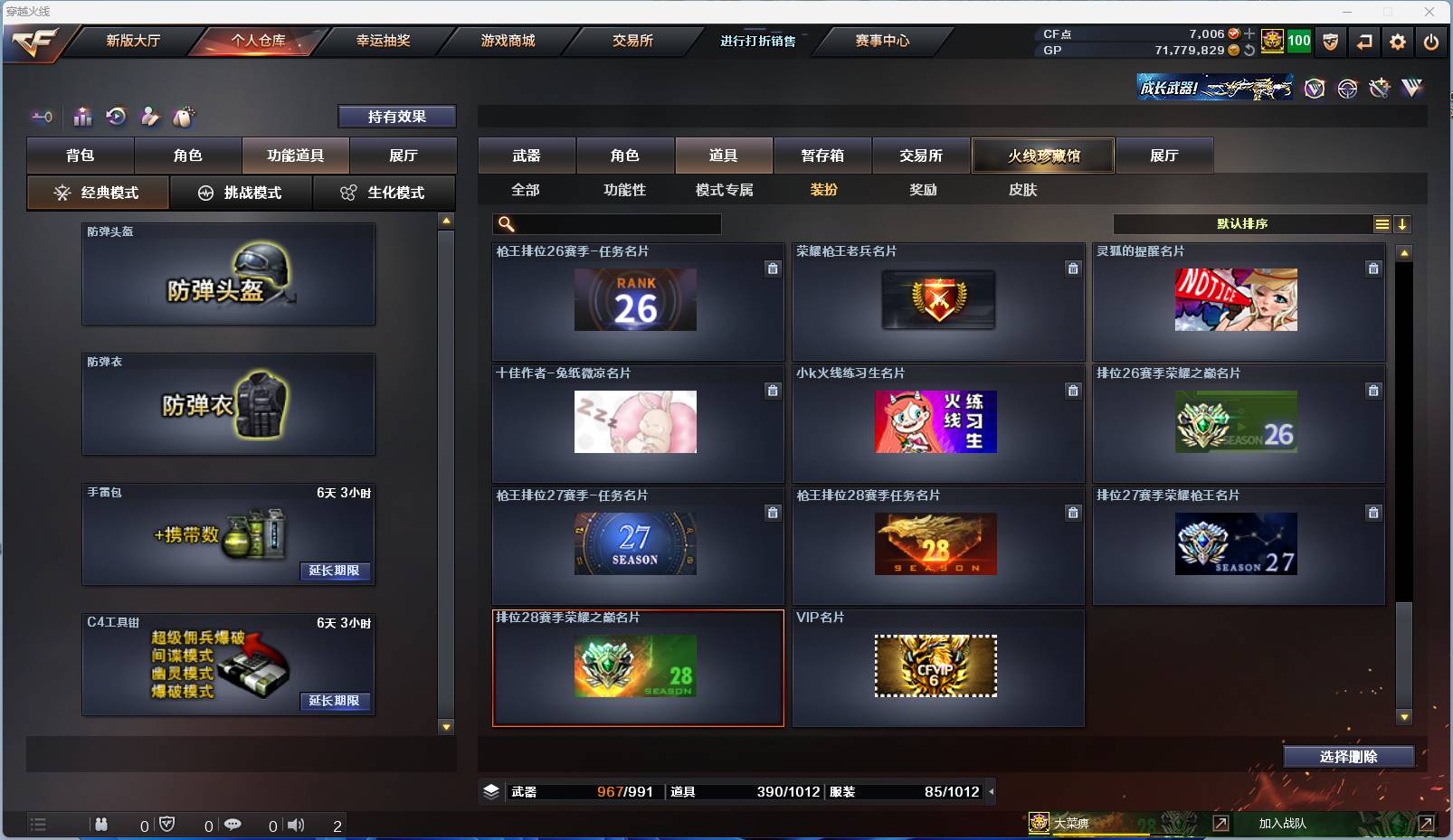Open the settings gear icon
This screenshot has height=840, width=1453.
[x=1397, y=42]
